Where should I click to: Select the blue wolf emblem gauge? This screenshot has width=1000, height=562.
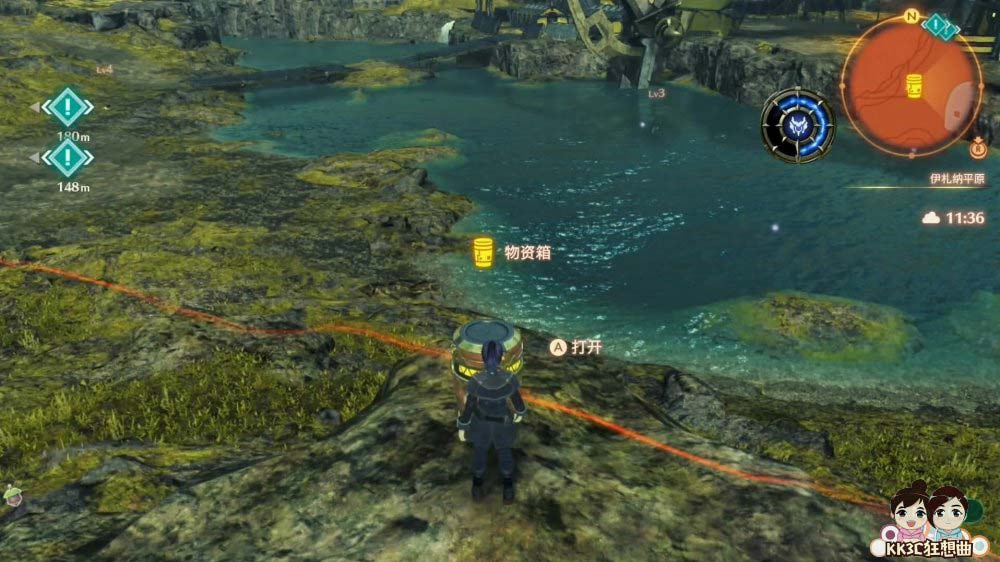pos(796,126)
